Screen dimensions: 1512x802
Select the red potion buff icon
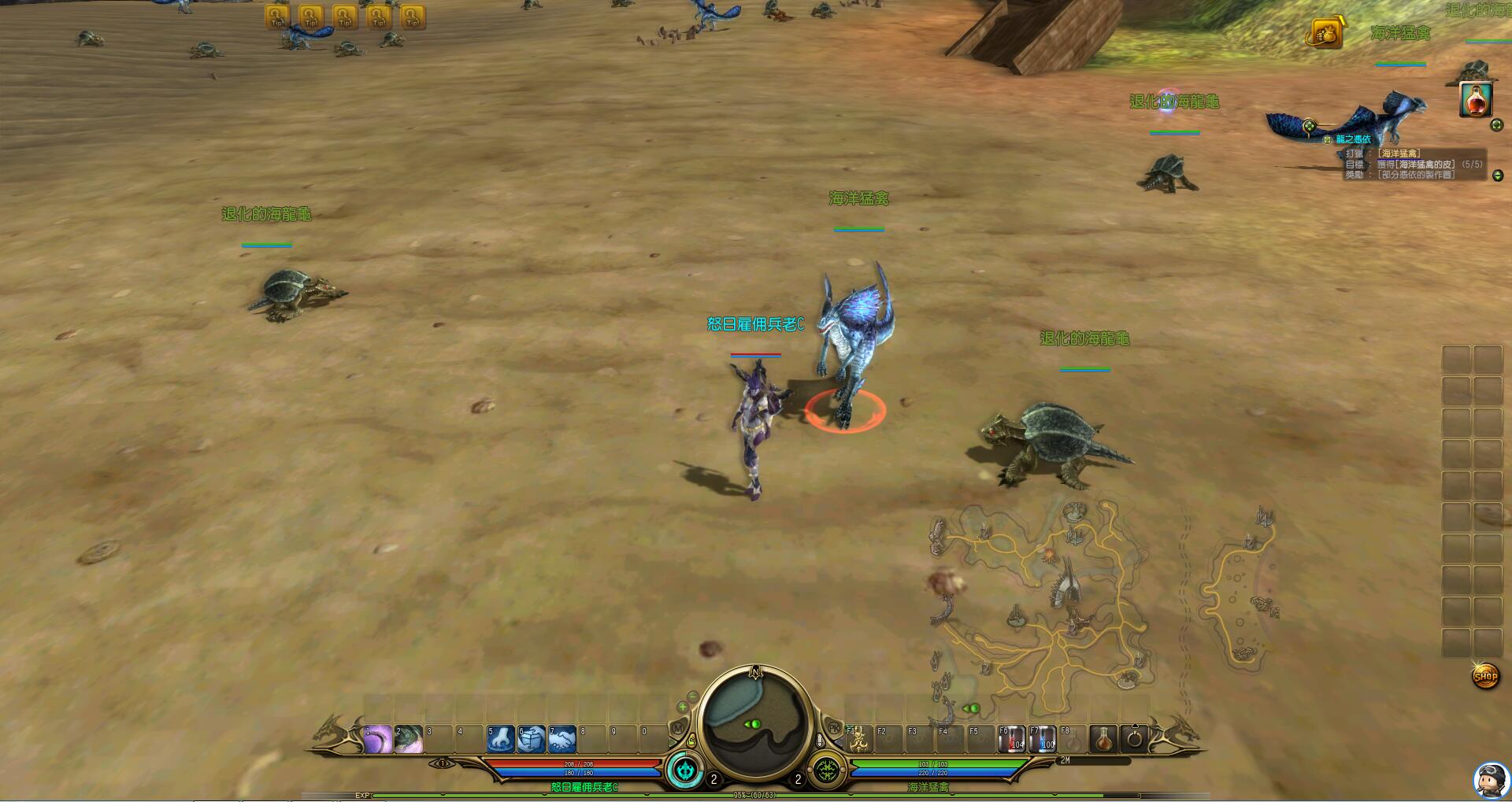pos(1476,100)
